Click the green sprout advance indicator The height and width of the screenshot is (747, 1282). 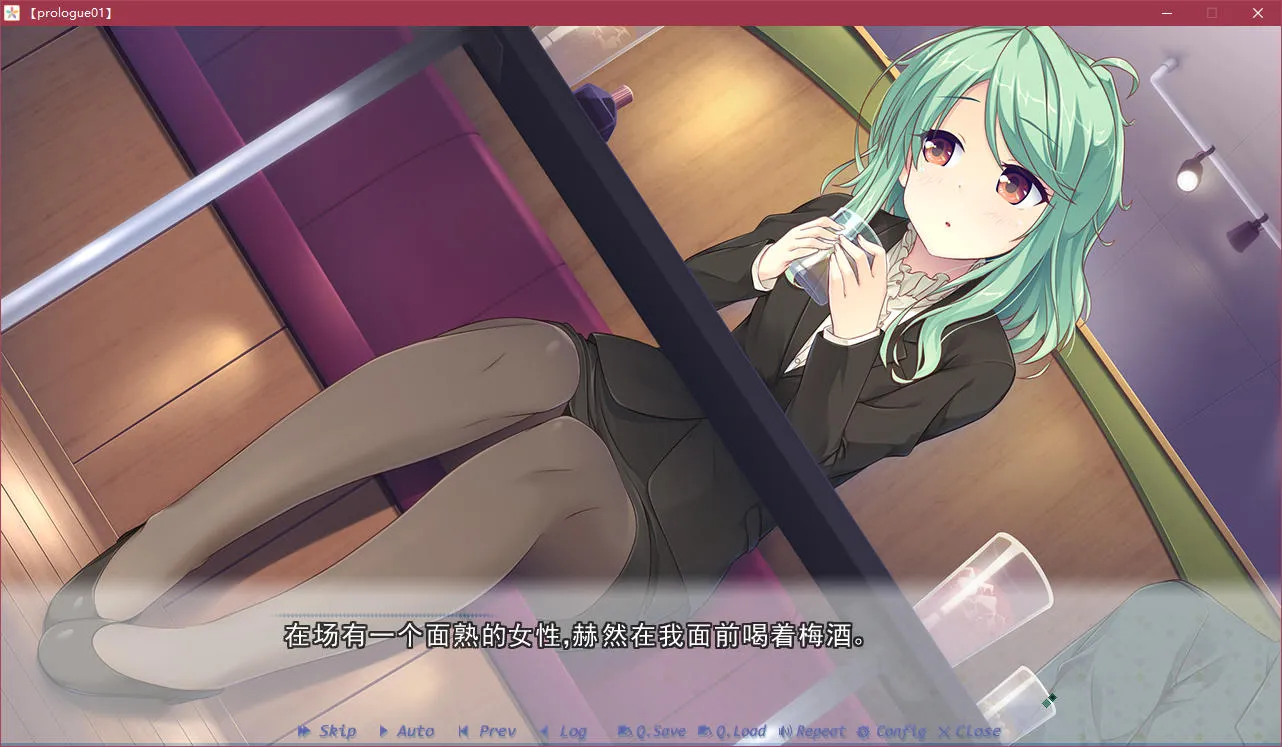coord(1049,700)
